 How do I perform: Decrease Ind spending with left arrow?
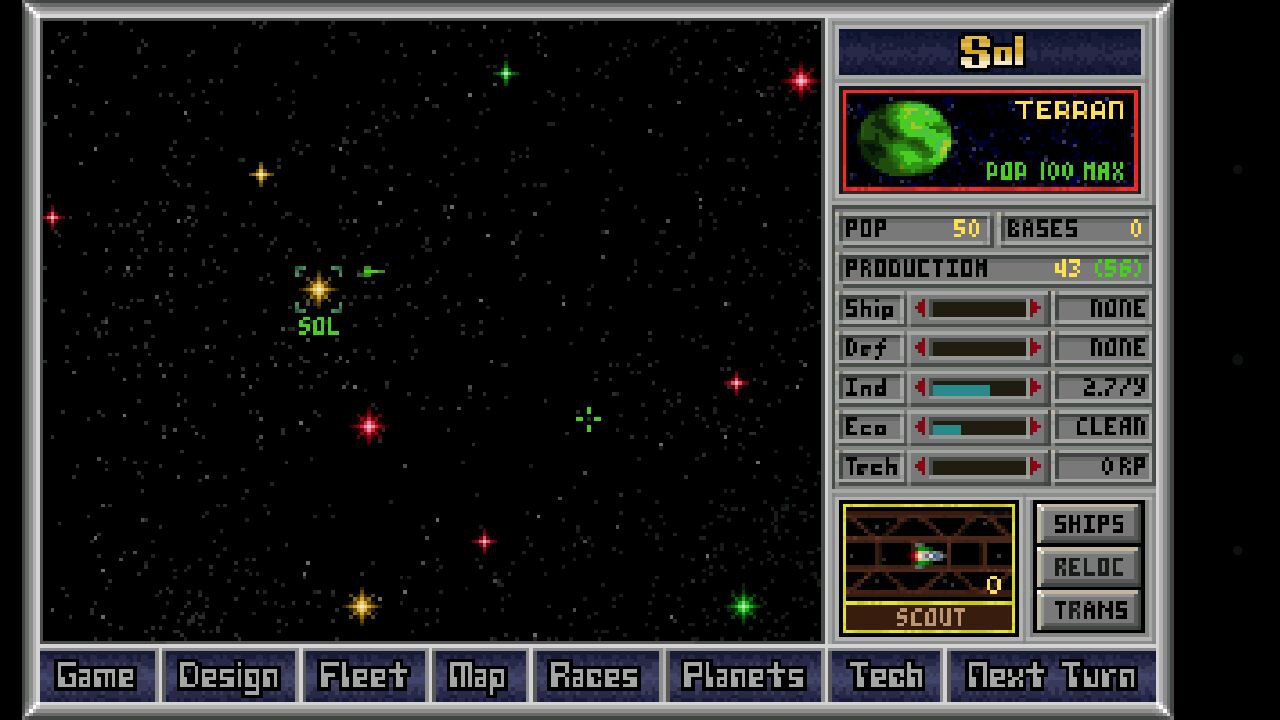click(920, 388)
